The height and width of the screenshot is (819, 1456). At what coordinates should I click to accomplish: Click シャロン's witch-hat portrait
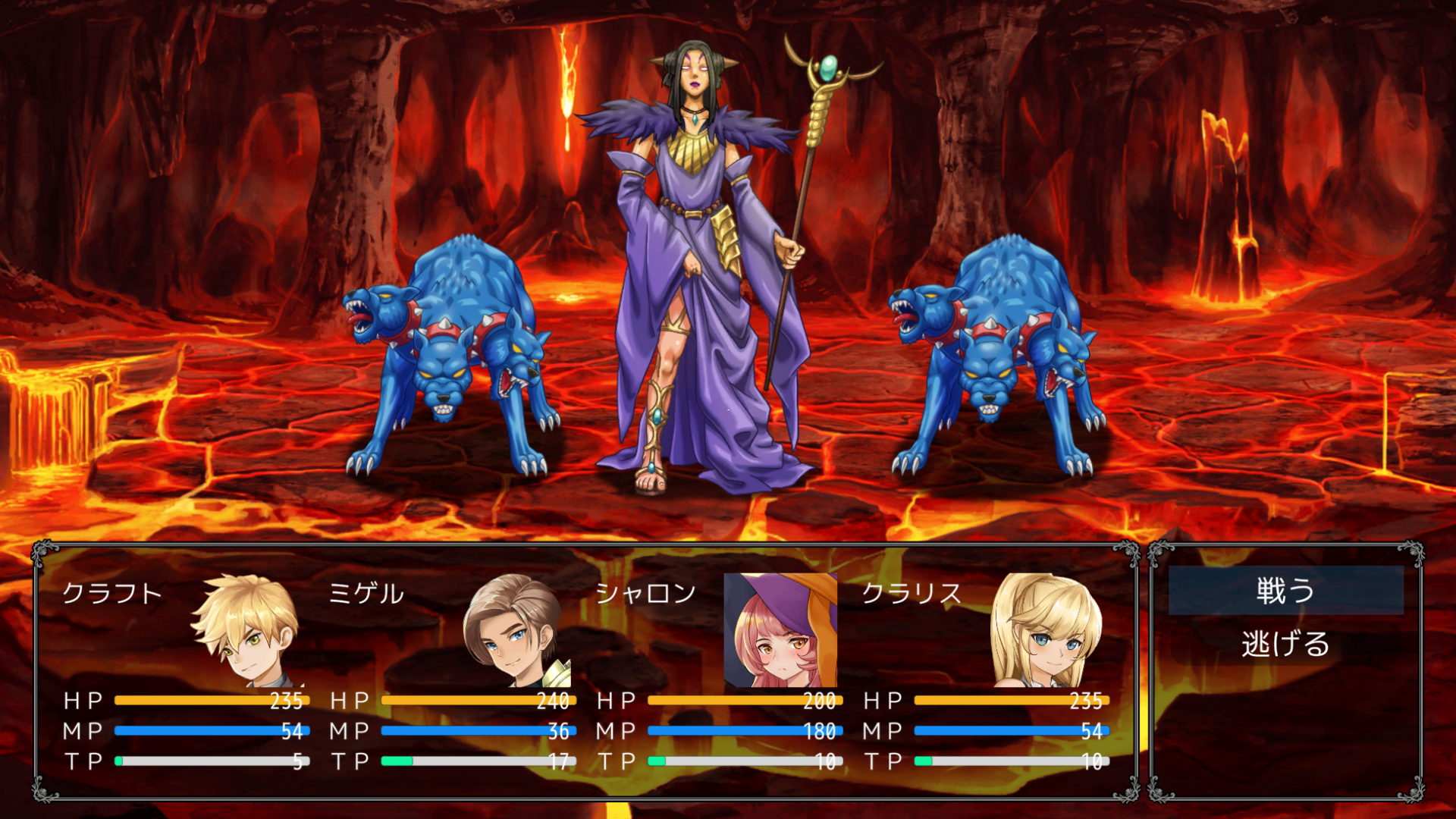pos(780,630)
